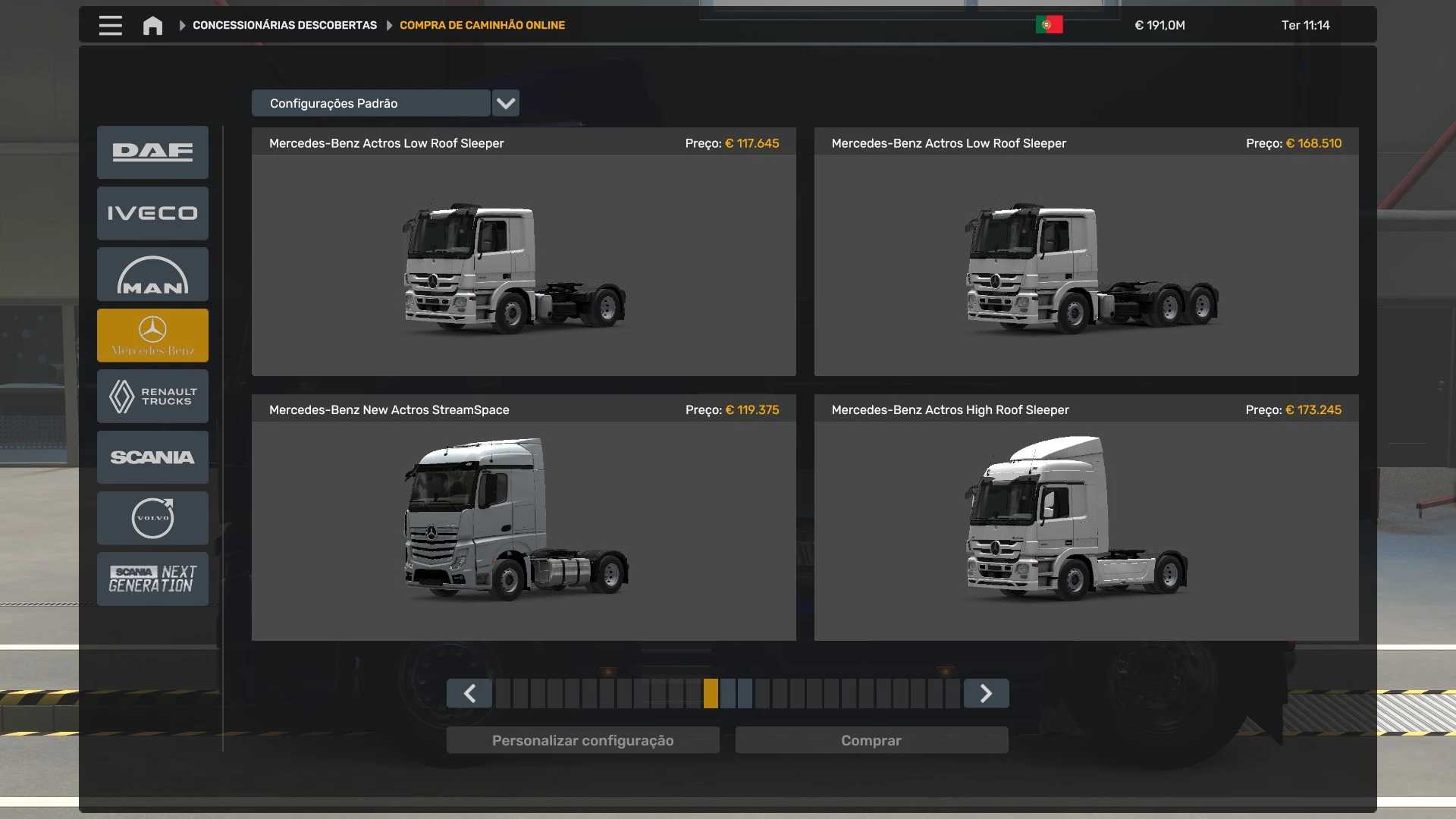
Task: Go to the home screen icon
Action: pos(152,26)
